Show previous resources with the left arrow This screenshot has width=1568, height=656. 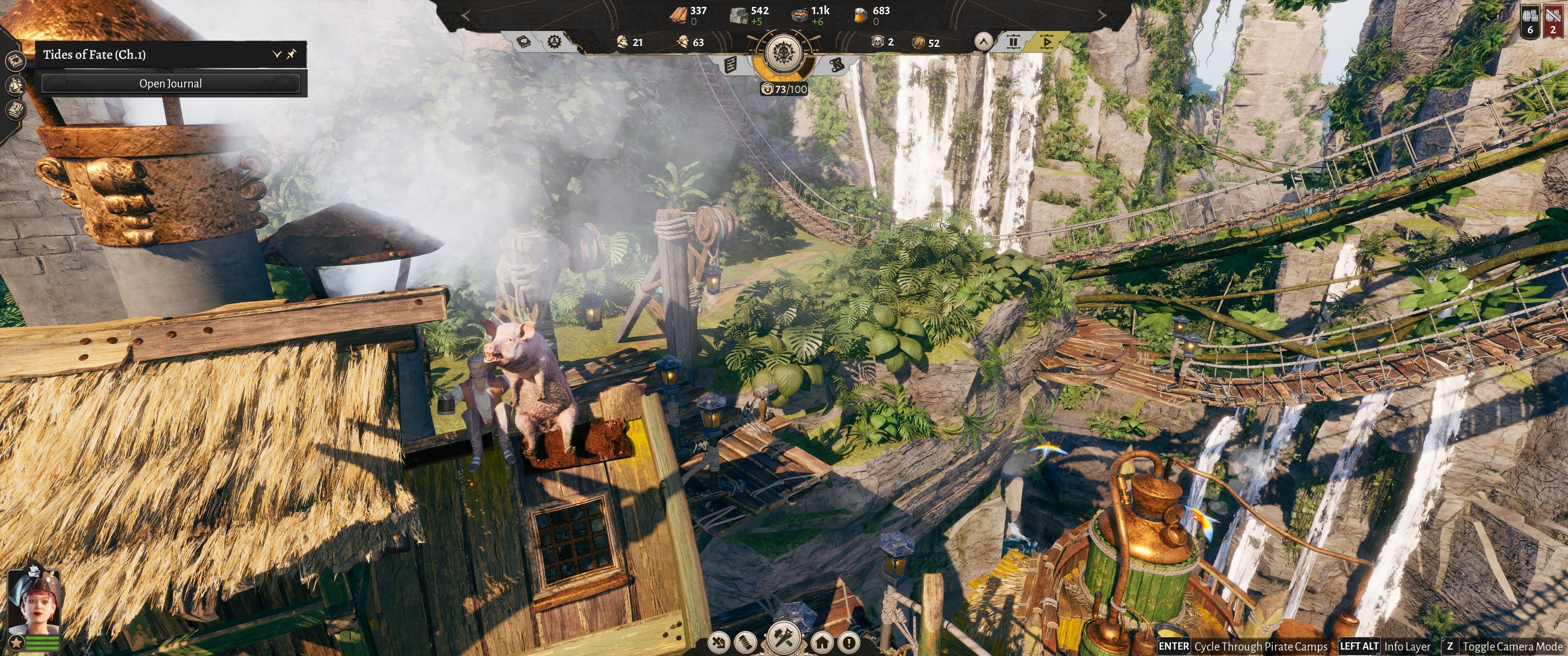(466, 16)
